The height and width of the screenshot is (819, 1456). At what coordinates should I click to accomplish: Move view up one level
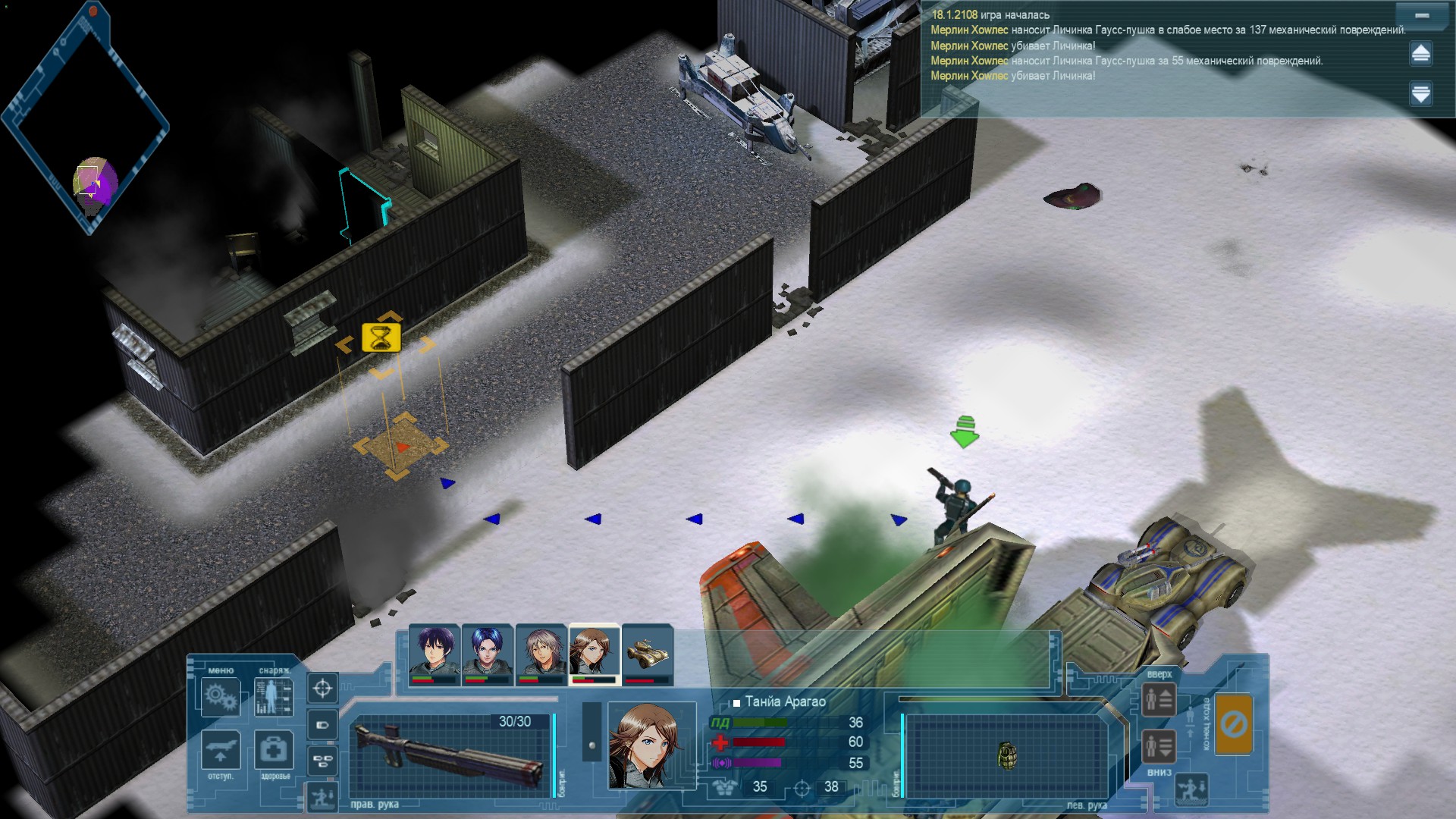(1159, 699)
